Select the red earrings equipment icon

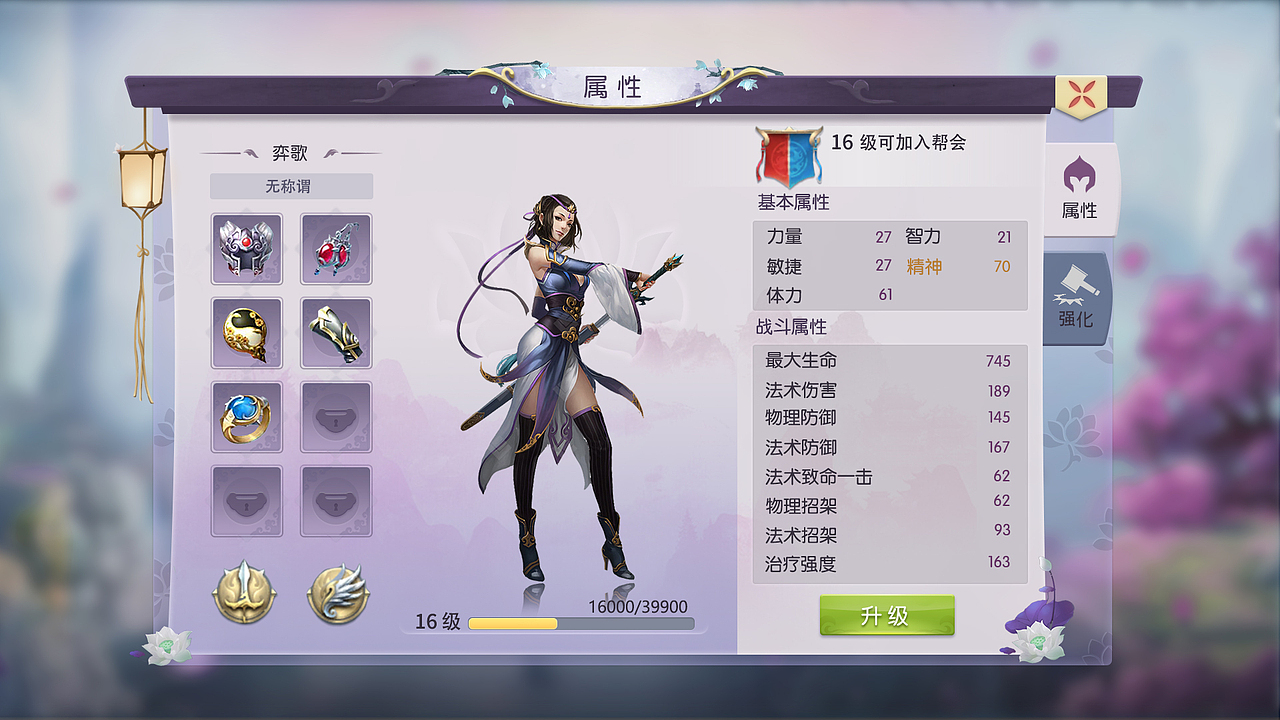pos(335,247)
